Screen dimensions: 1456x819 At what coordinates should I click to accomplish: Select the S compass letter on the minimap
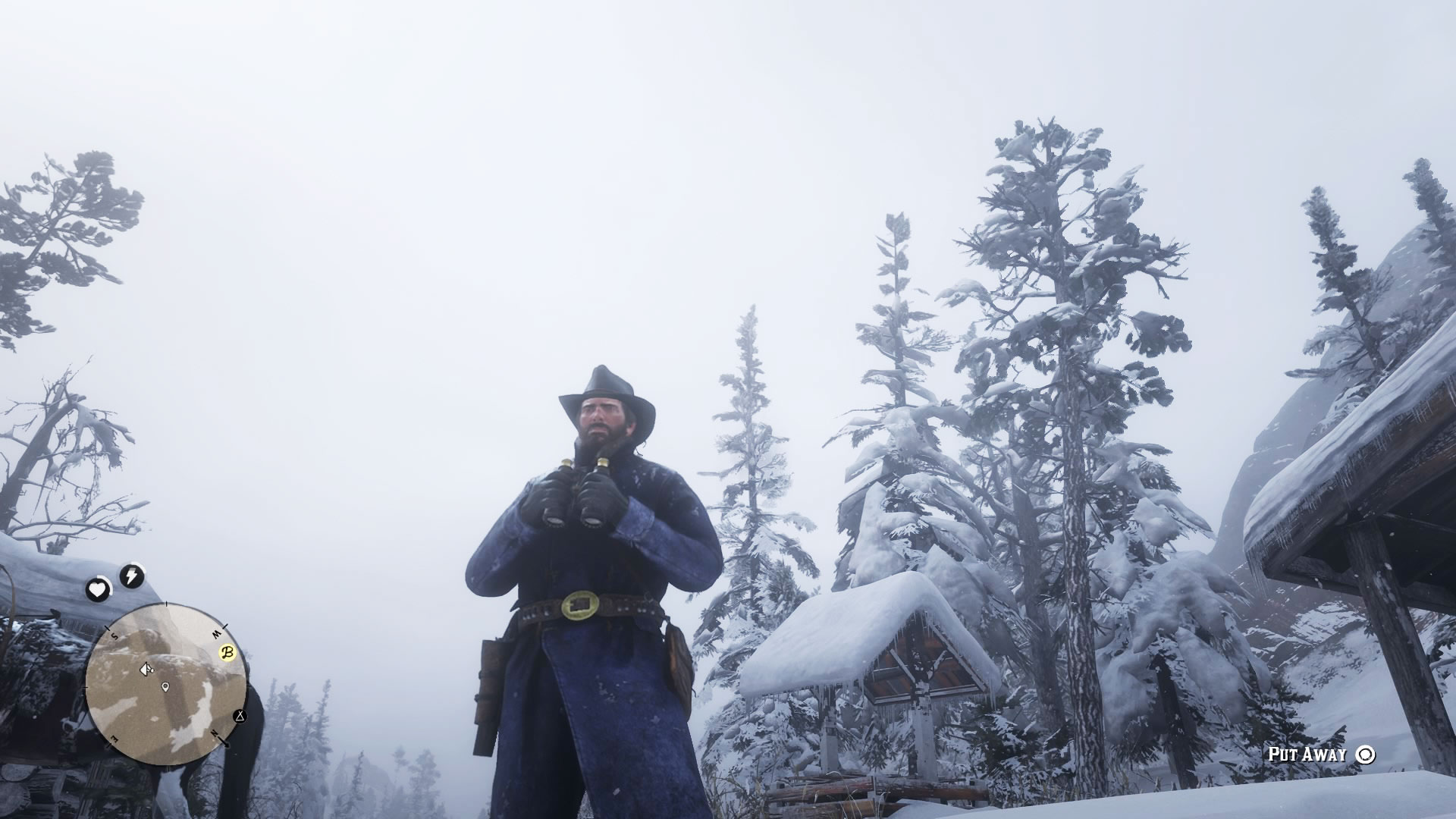(114, 635)
